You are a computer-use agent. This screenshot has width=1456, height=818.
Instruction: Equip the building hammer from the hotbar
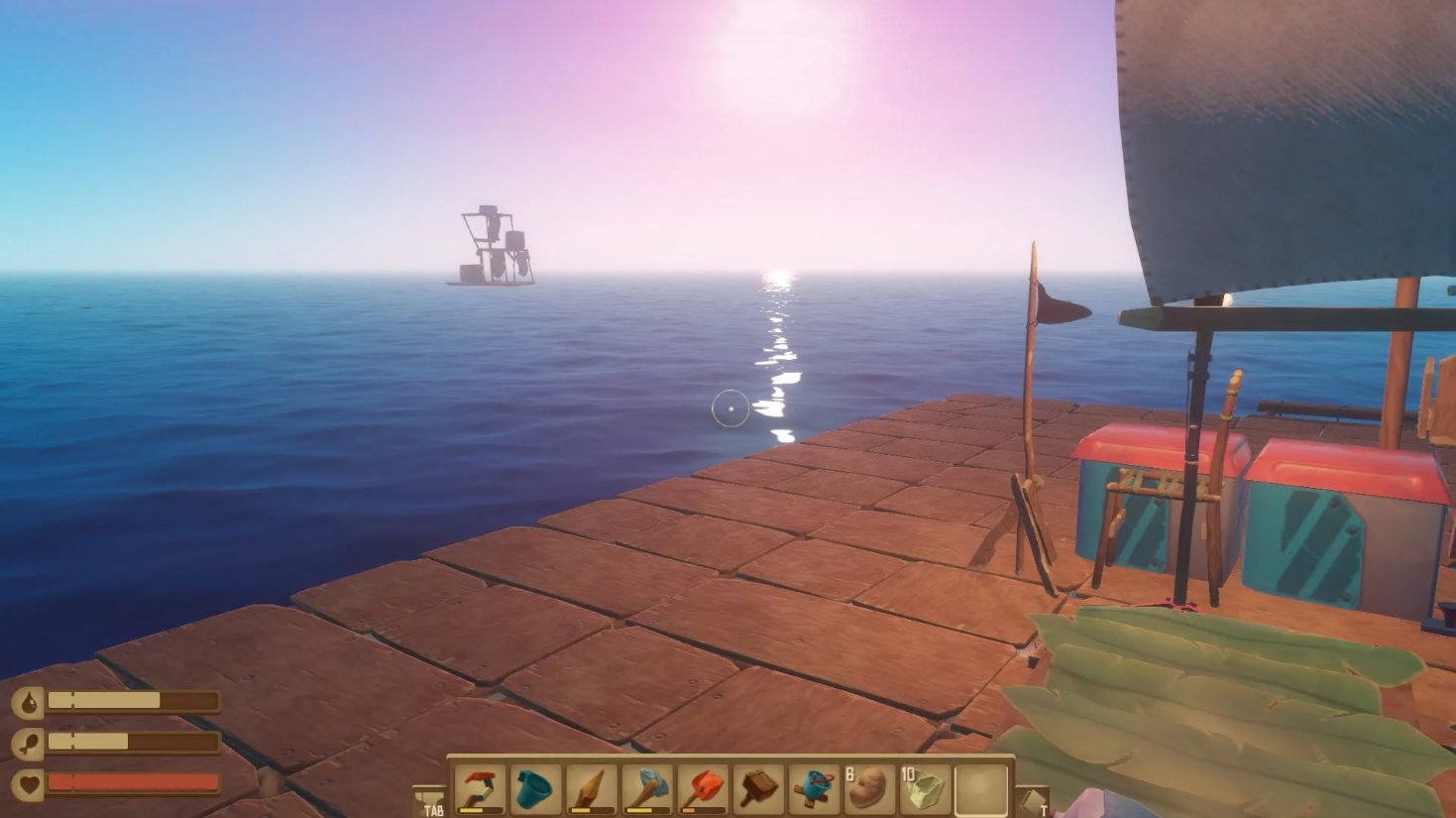(759, 788)
